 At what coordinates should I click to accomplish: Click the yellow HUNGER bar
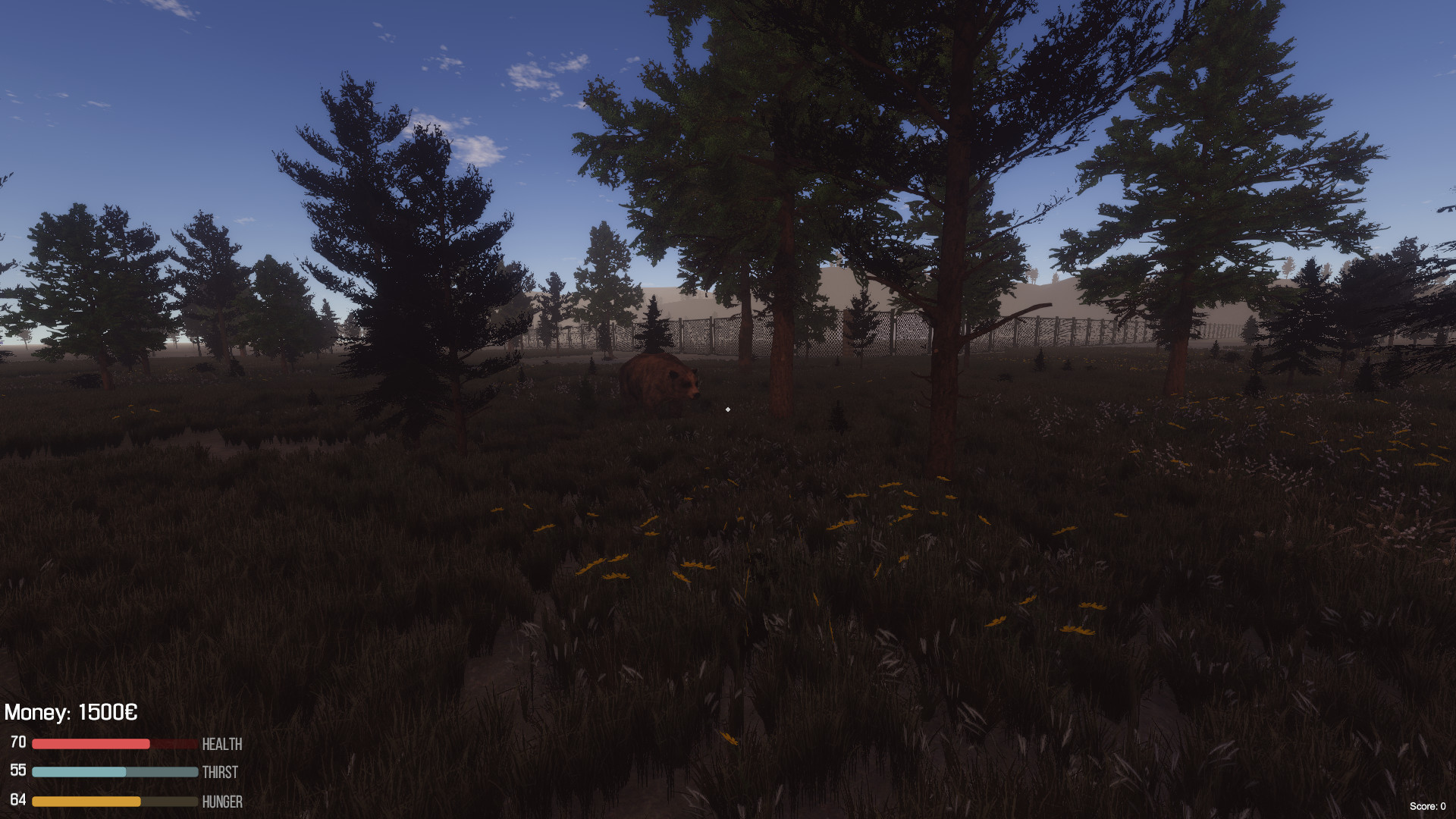pos(87,802)
